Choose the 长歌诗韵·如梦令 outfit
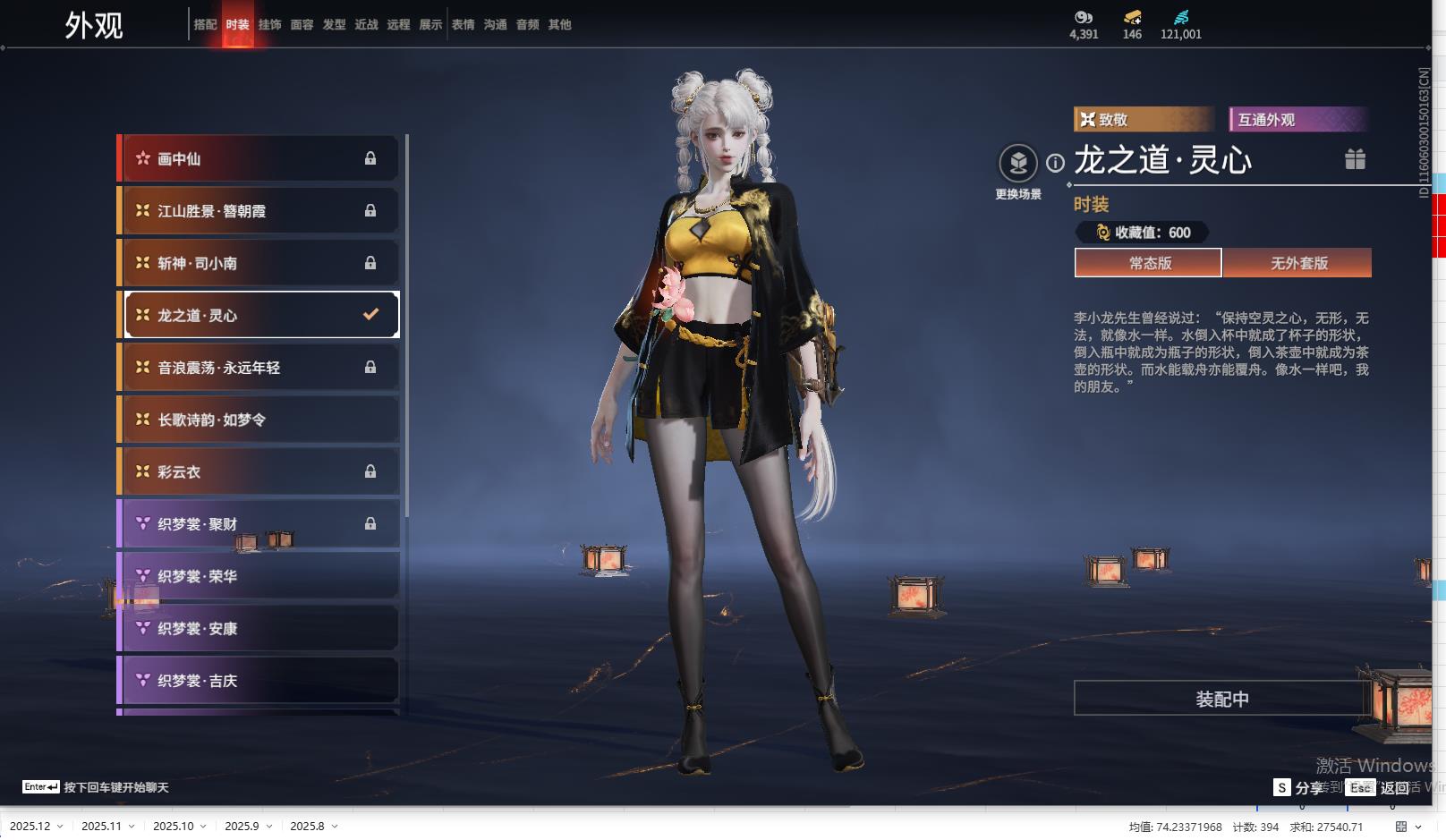The height and width of the screenshot is (840, 1446). click(x=259, y=420)
